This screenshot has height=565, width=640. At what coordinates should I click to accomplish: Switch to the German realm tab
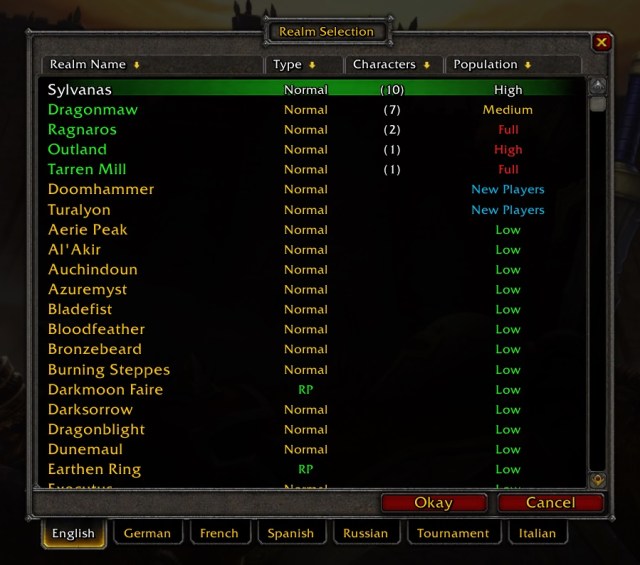[147, 533]
